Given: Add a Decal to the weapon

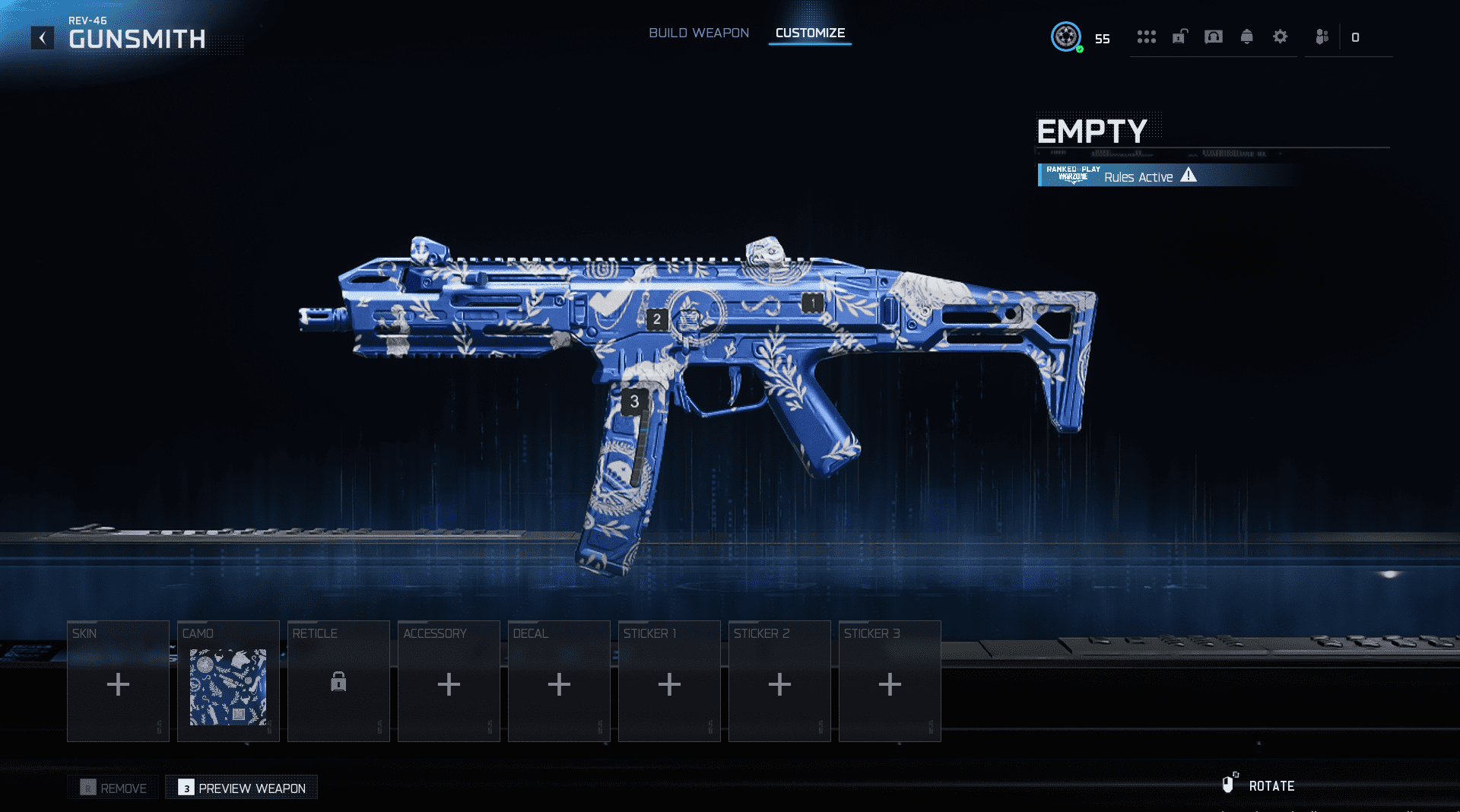Looking at the screenshot, I should point(559,681).
